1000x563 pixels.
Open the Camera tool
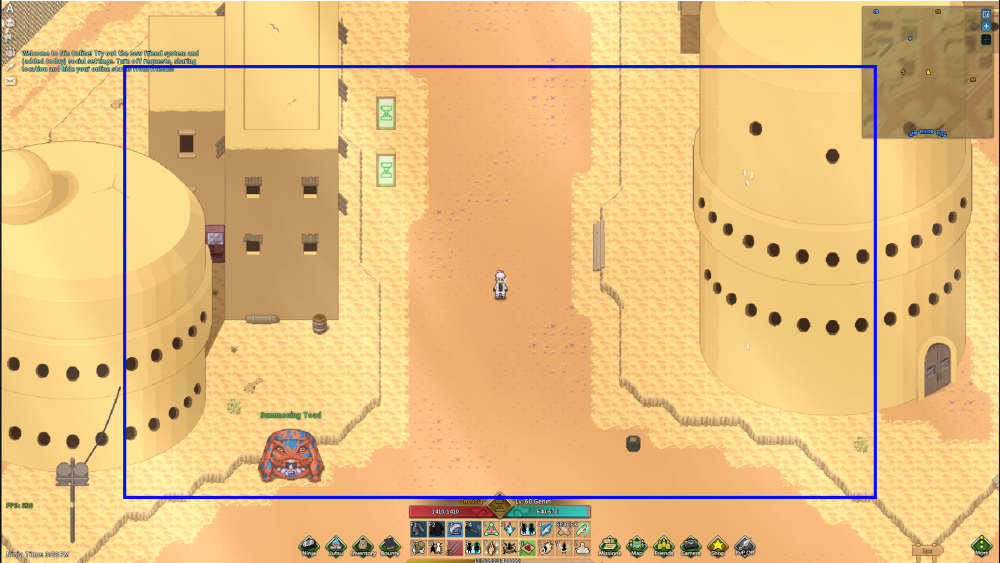tap(690, 546)
